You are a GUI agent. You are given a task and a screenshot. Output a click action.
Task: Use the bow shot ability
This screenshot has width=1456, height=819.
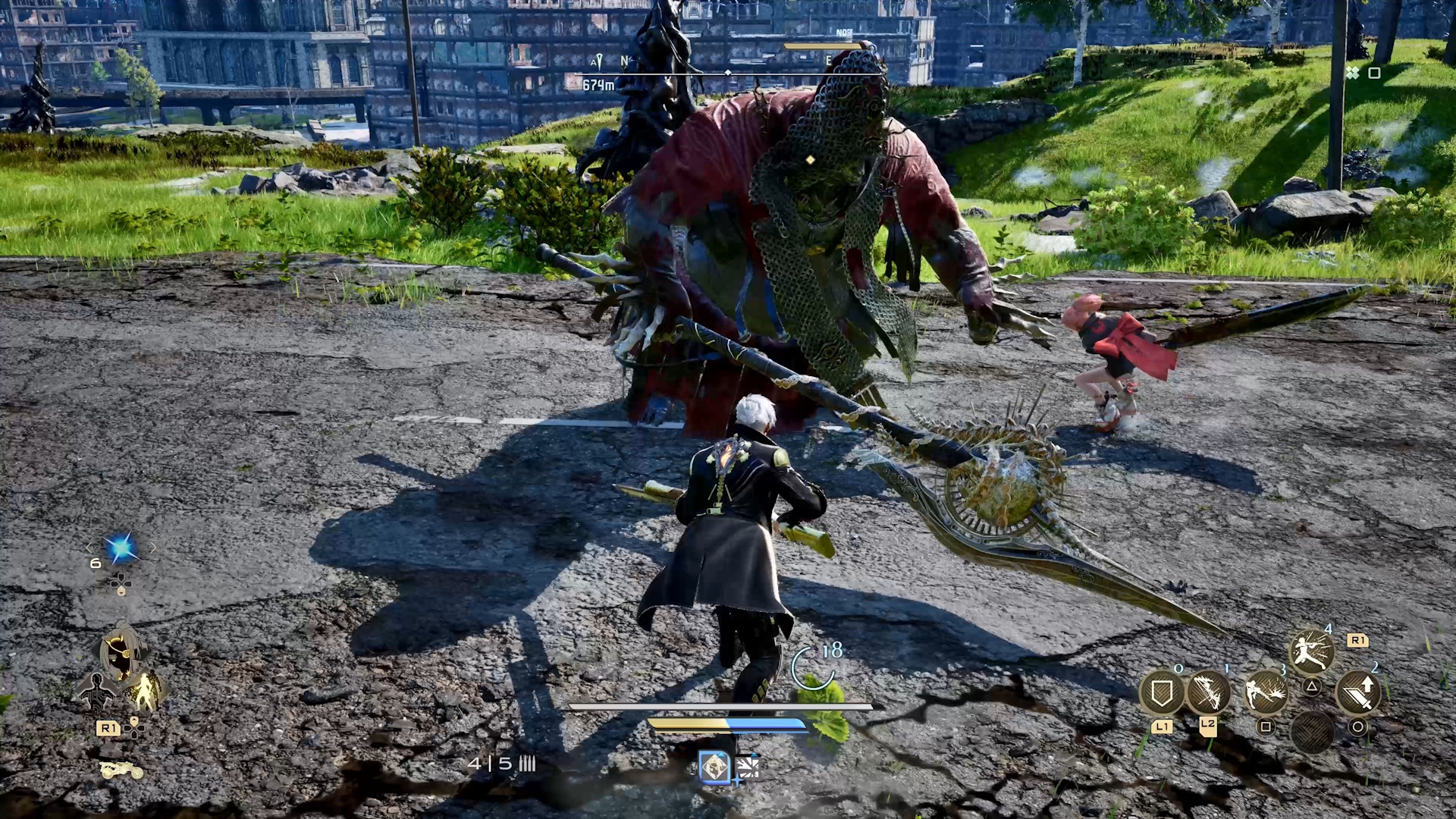[1208, 693]
